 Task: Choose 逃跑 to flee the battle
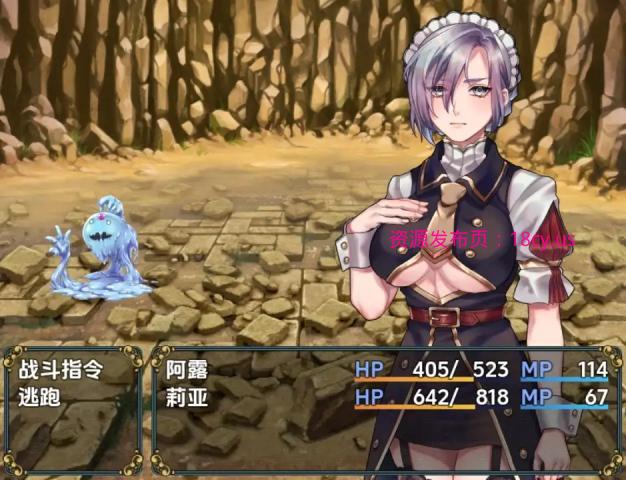[x=40, y=396]
